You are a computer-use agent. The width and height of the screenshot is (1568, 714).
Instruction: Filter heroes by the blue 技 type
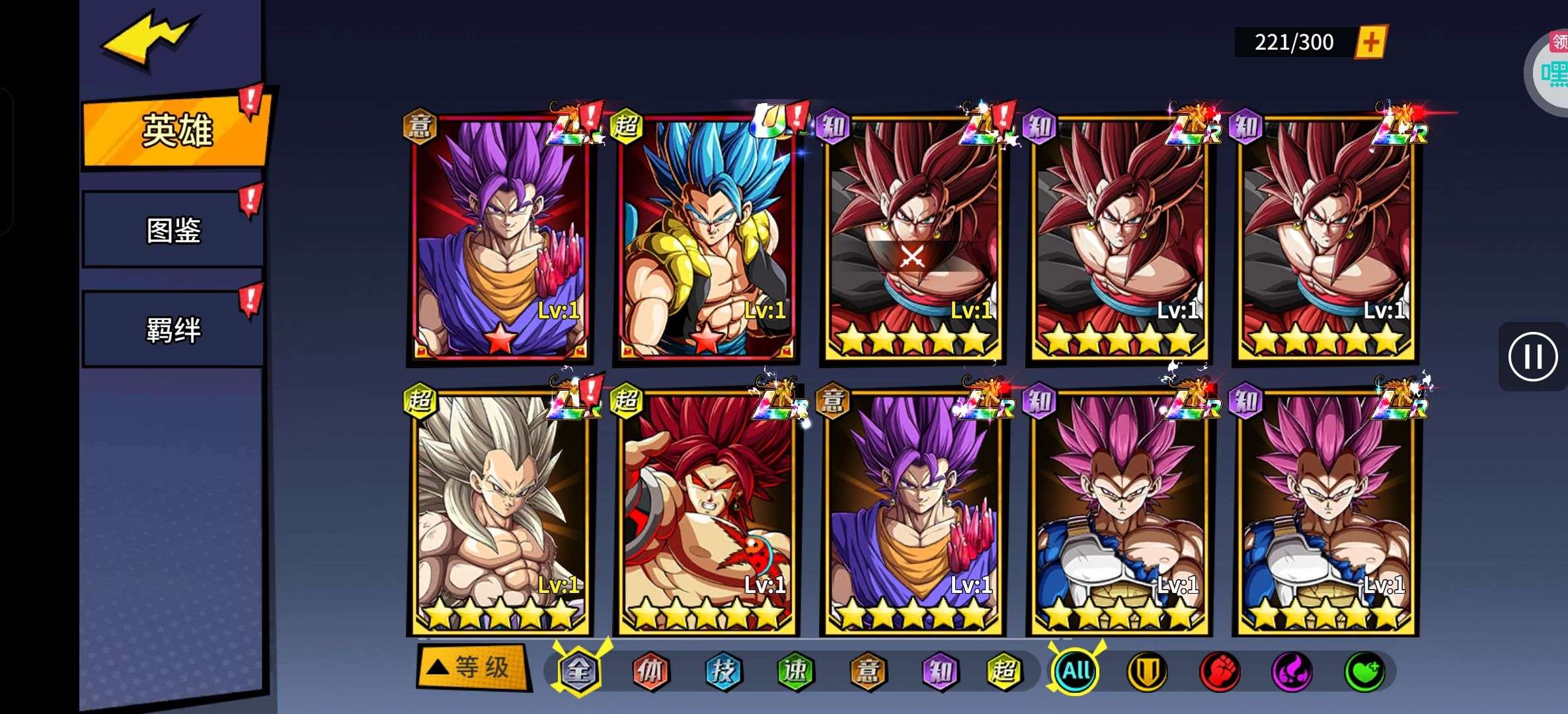click(723, 671)
